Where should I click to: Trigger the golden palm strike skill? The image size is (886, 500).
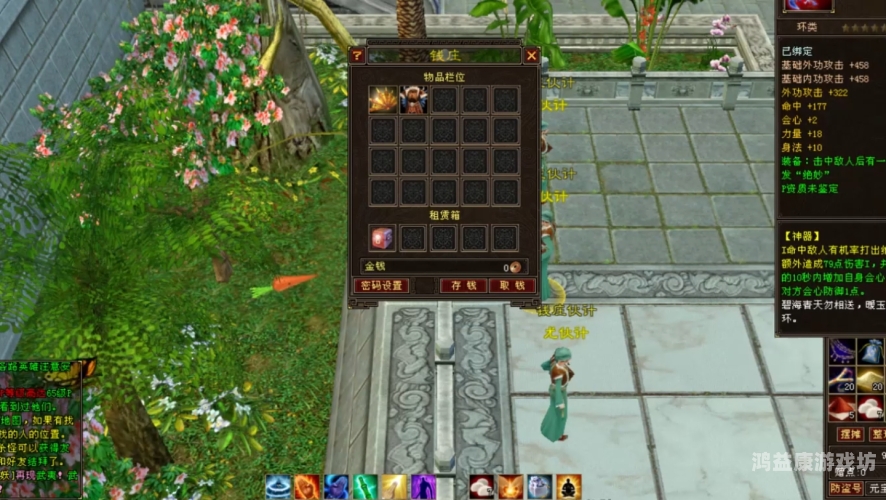coord(395,487)
